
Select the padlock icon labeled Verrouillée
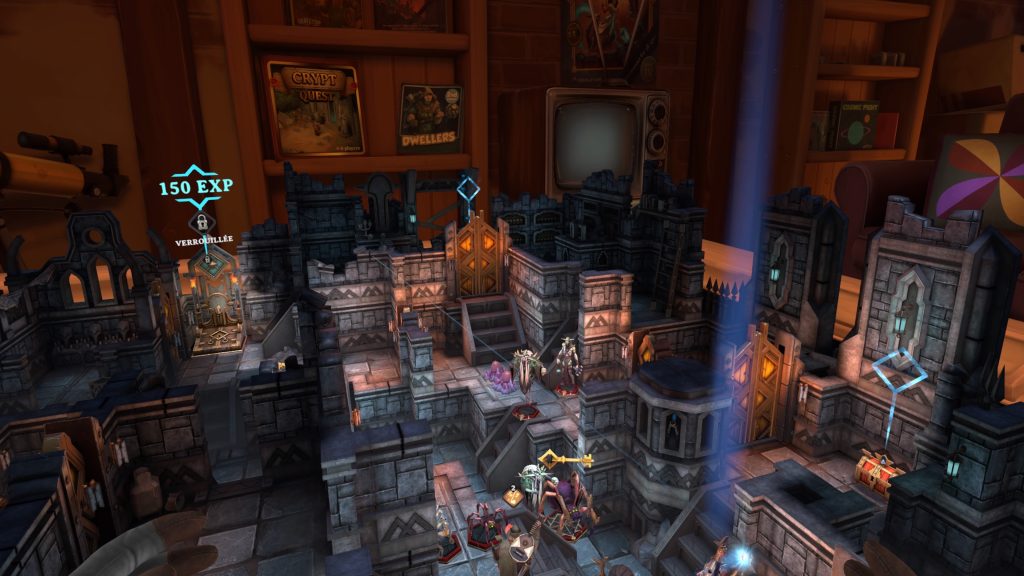point(202,222)
